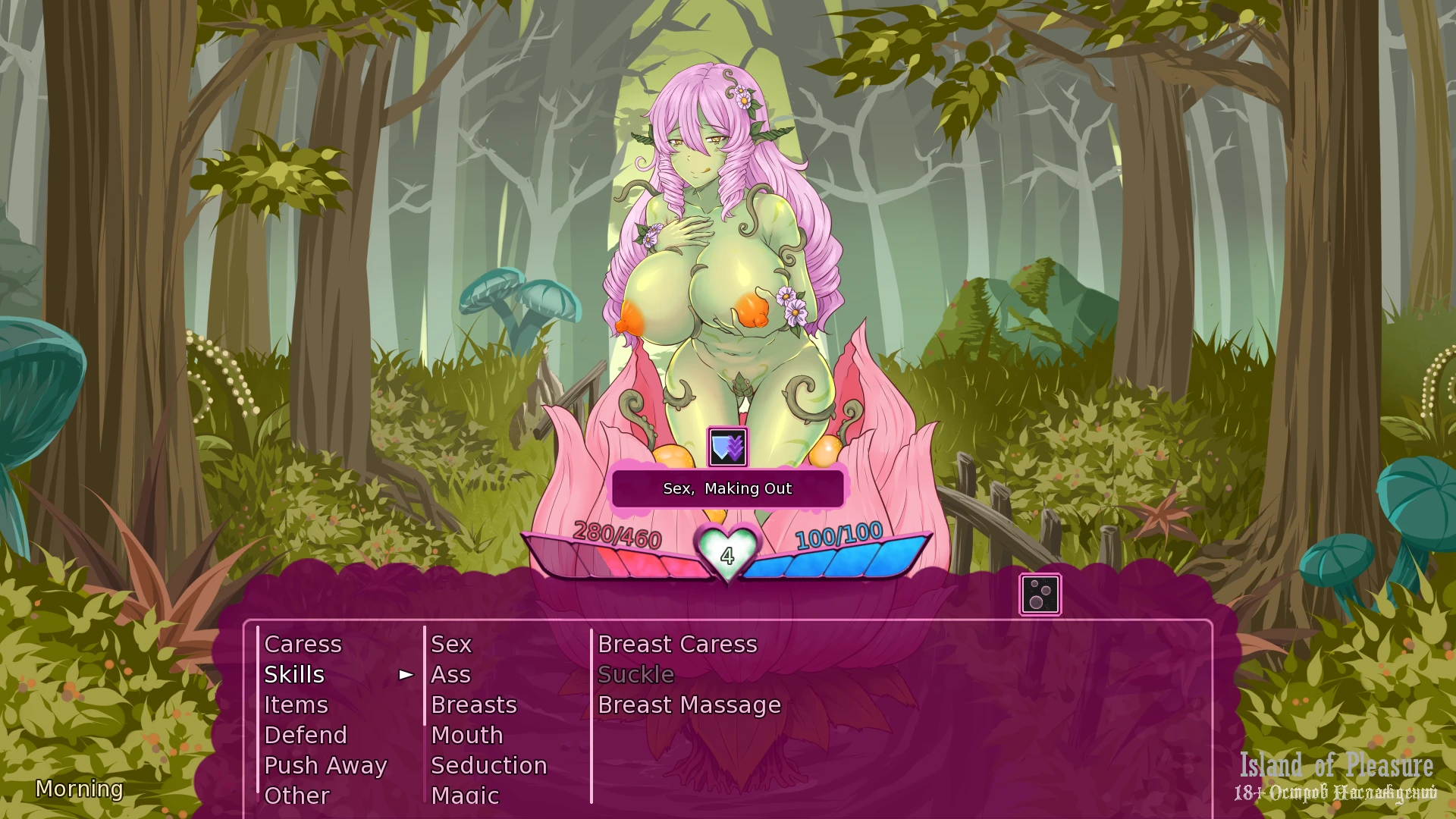Select the Sex skill category
The width and height of the screenshot is (1456, 819).
tap(451, 644)
